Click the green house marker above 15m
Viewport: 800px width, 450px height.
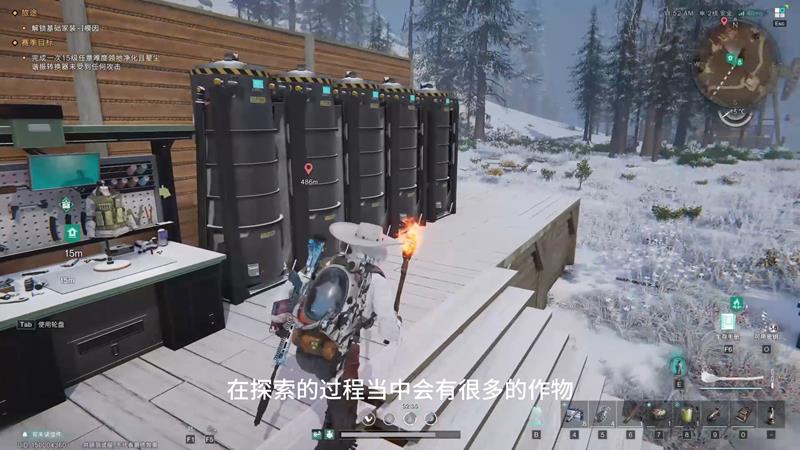[x=72, y=232]
